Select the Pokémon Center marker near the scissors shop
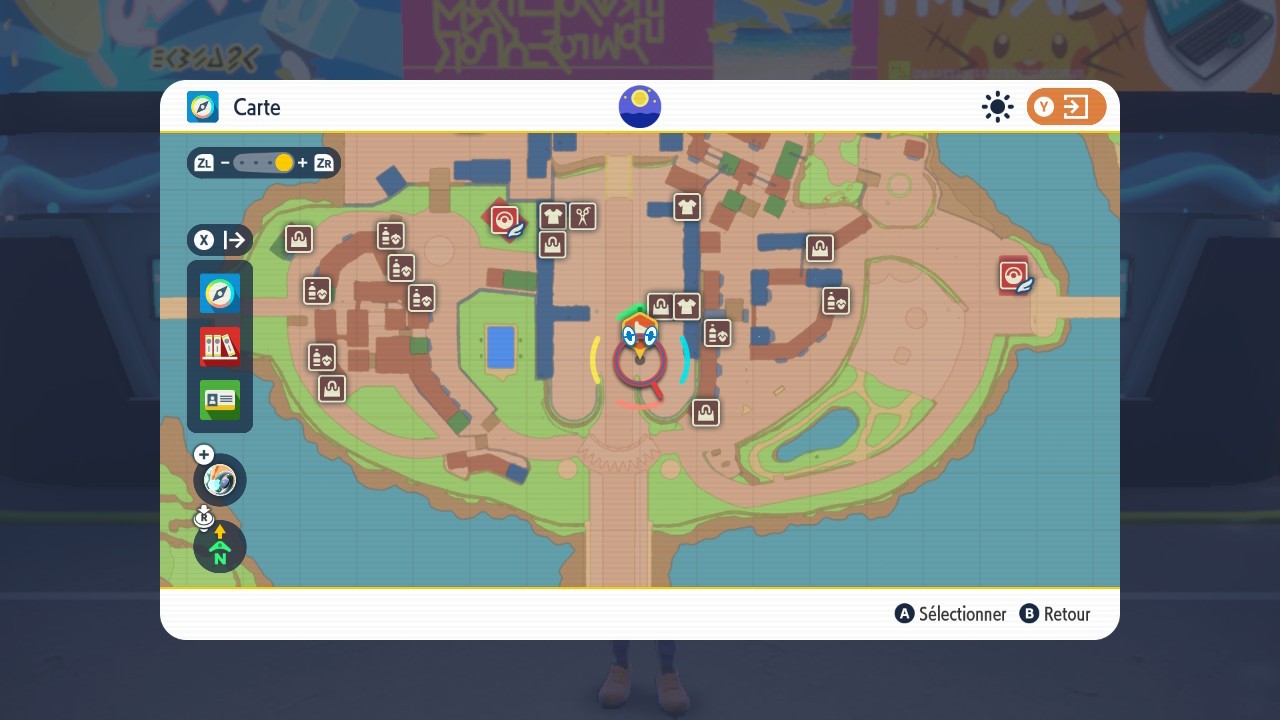 [506, 219]
